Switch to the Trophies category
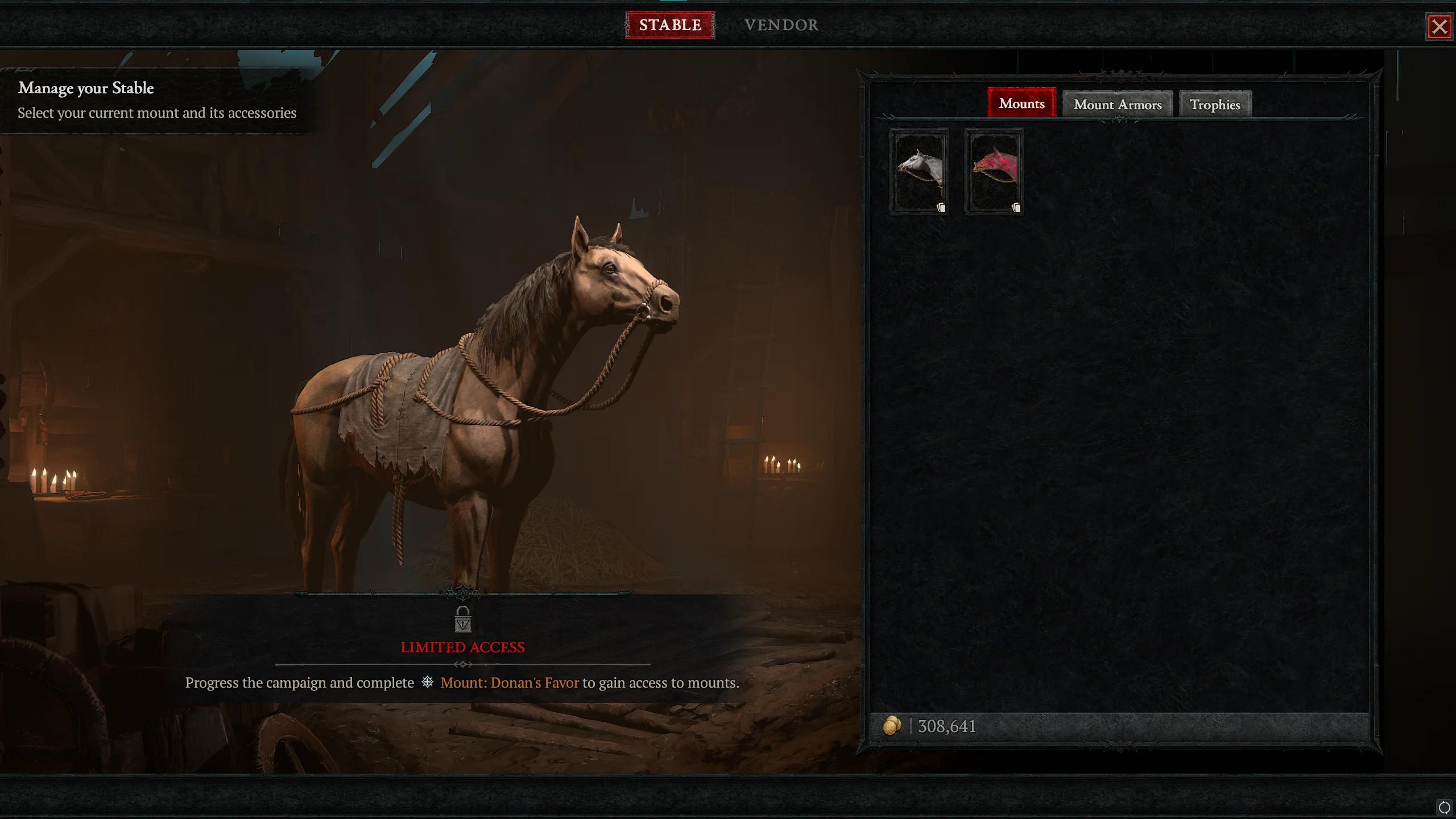1456x819 pixels. click(1215, 105)
